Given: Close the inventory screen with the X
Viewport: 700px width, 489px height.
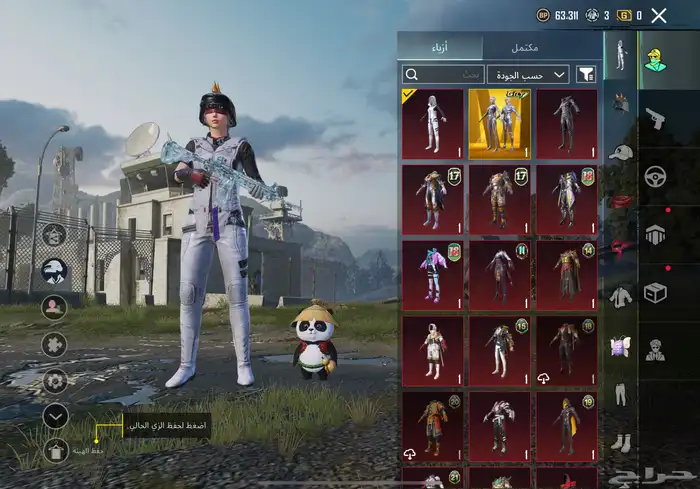Looking at the screenshot, I should 659,15.
